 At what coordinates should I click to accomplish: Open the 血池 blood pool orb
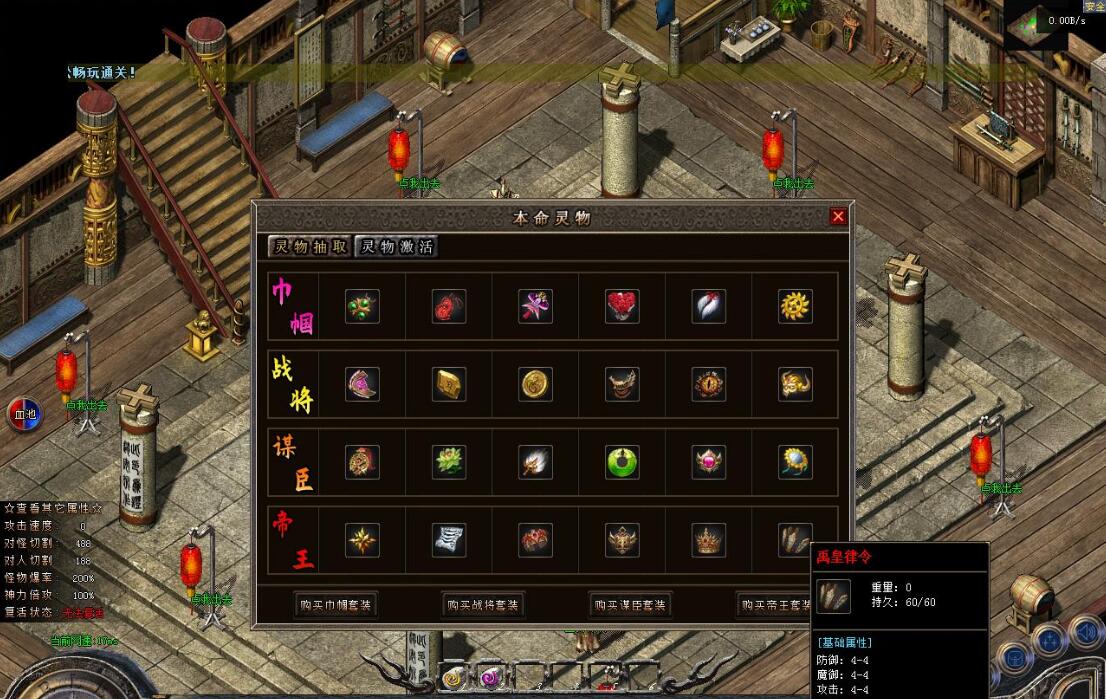(24, 414)
